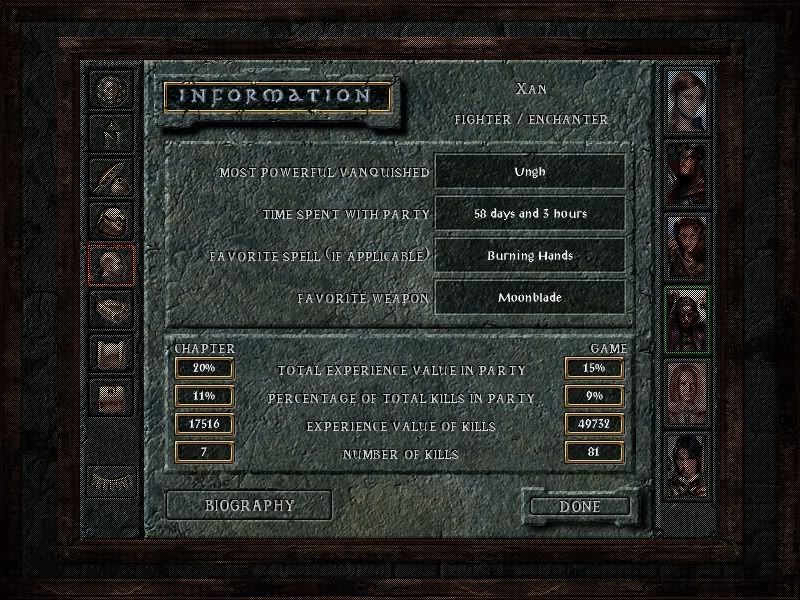This screenshot has width=800, height=600.
Task: Open the area map with the compass icon
Action: 110,132
